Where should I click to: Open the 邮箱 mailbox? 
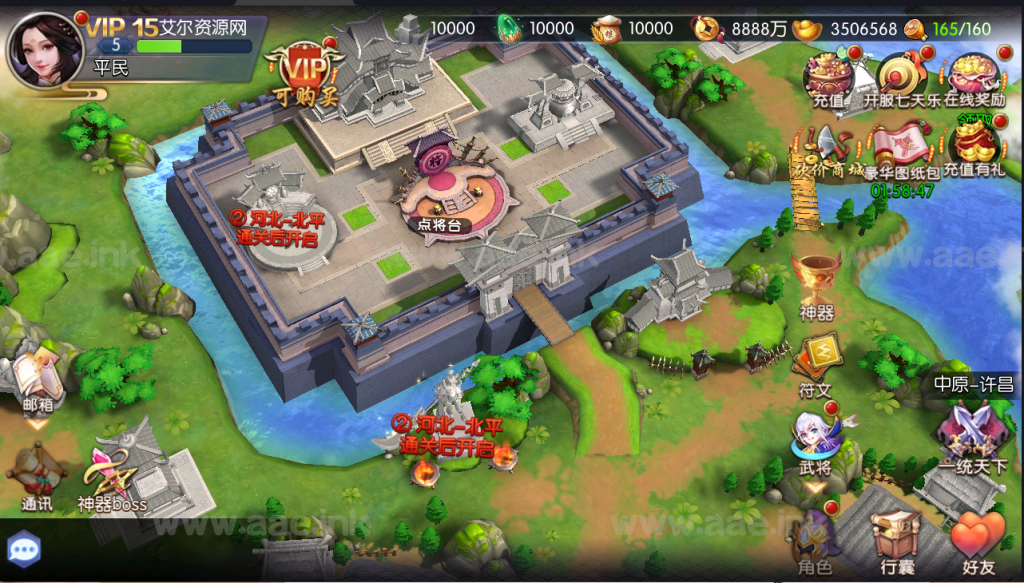(x=38, y=380)
